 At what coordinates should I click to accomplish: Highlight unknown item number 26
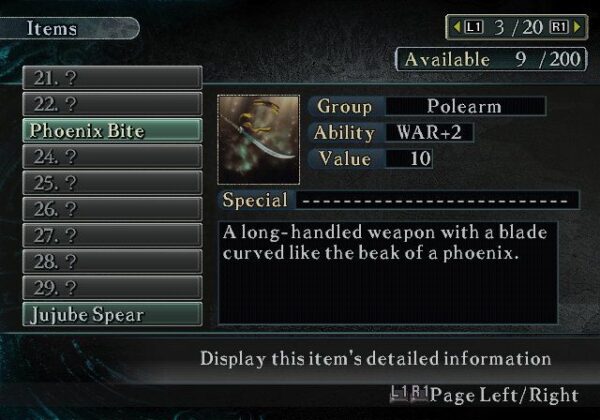click(x=112, y=209)
